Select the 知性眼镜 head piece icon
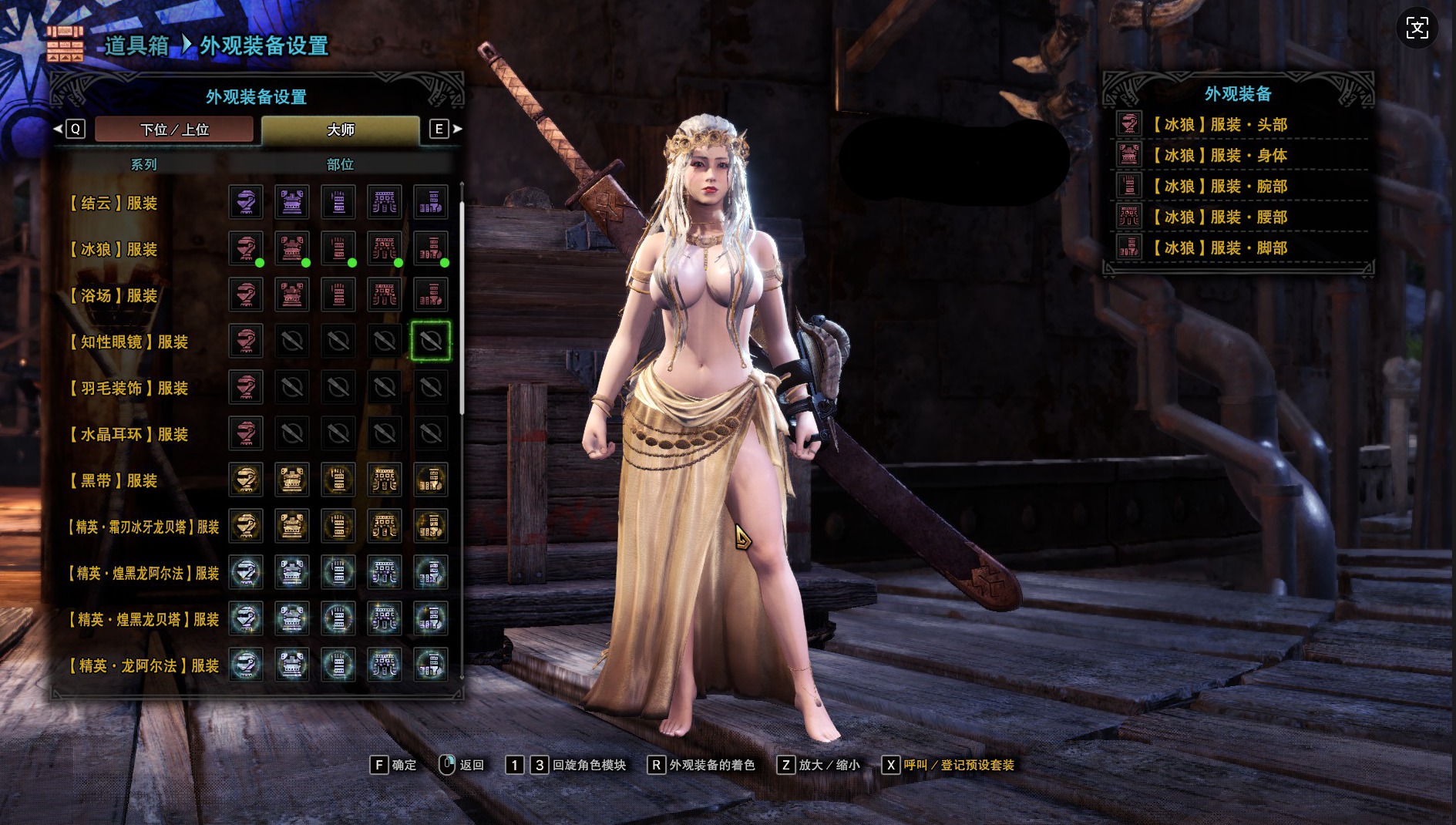Viewport: 1456px width, 825px height. click(x=246, y=341)
